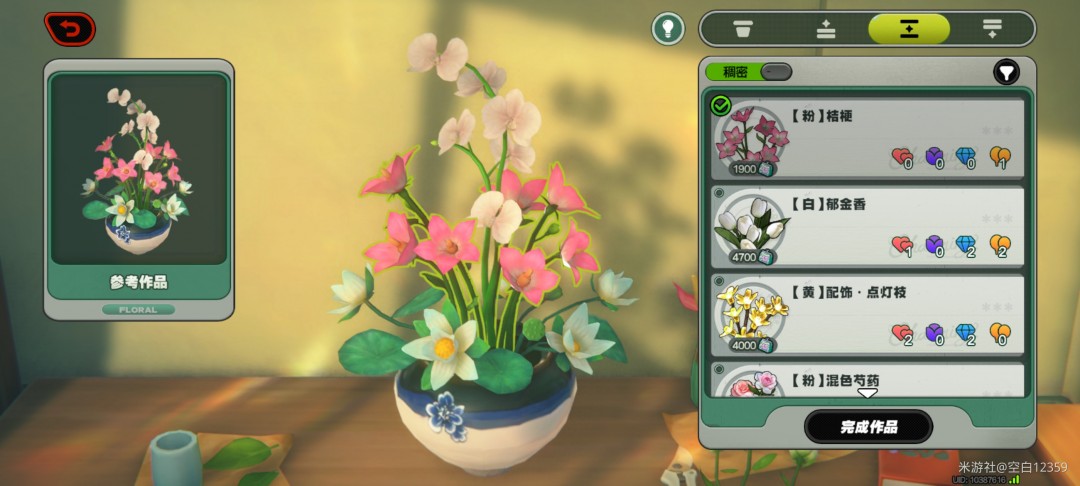Switch to the tab left of the highlighted one

click(x=826, y=28)
